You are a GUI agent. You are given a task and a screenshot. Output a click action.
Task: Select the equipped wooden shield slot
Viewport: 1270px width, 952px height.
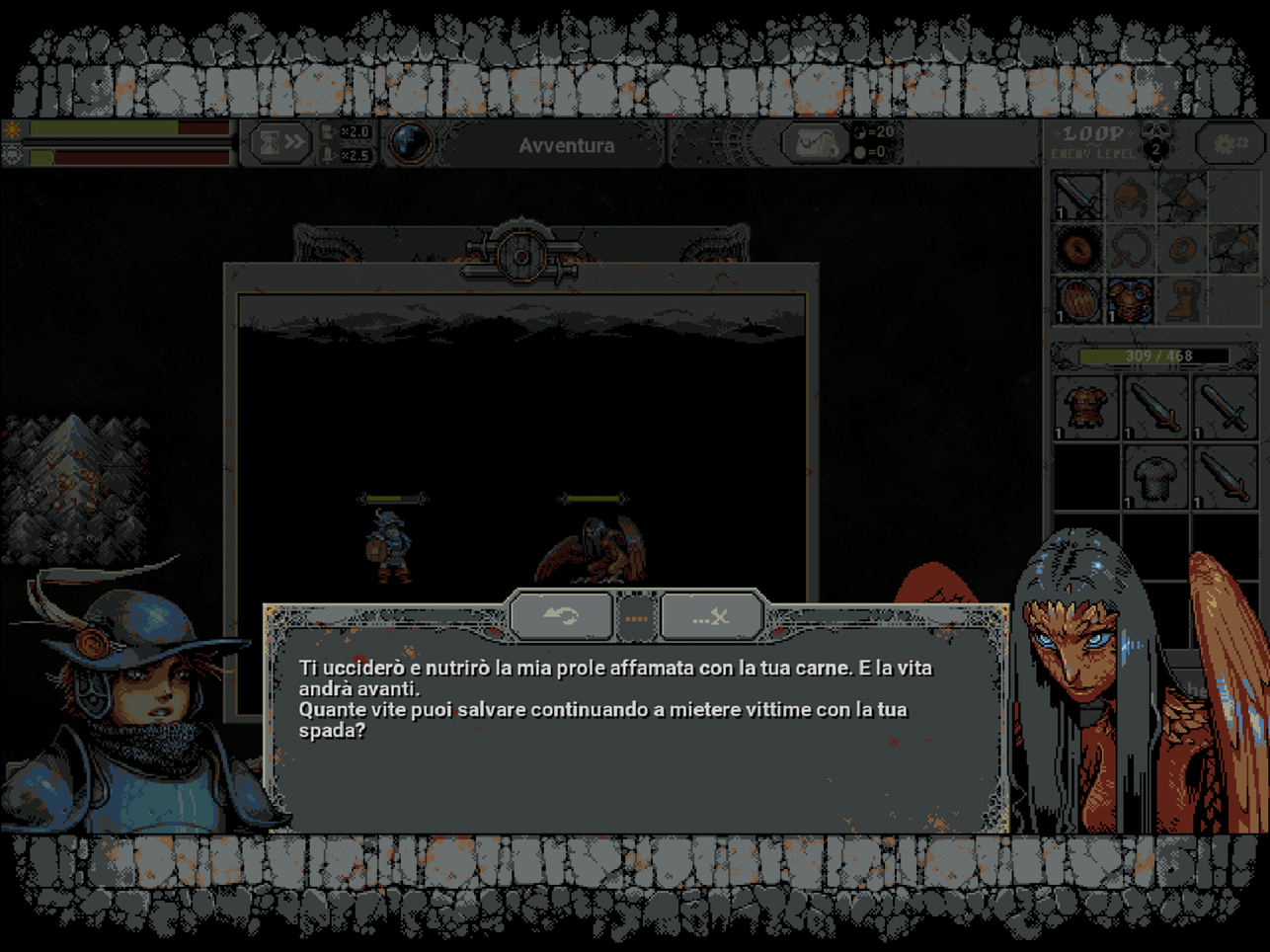[1077, 299]
